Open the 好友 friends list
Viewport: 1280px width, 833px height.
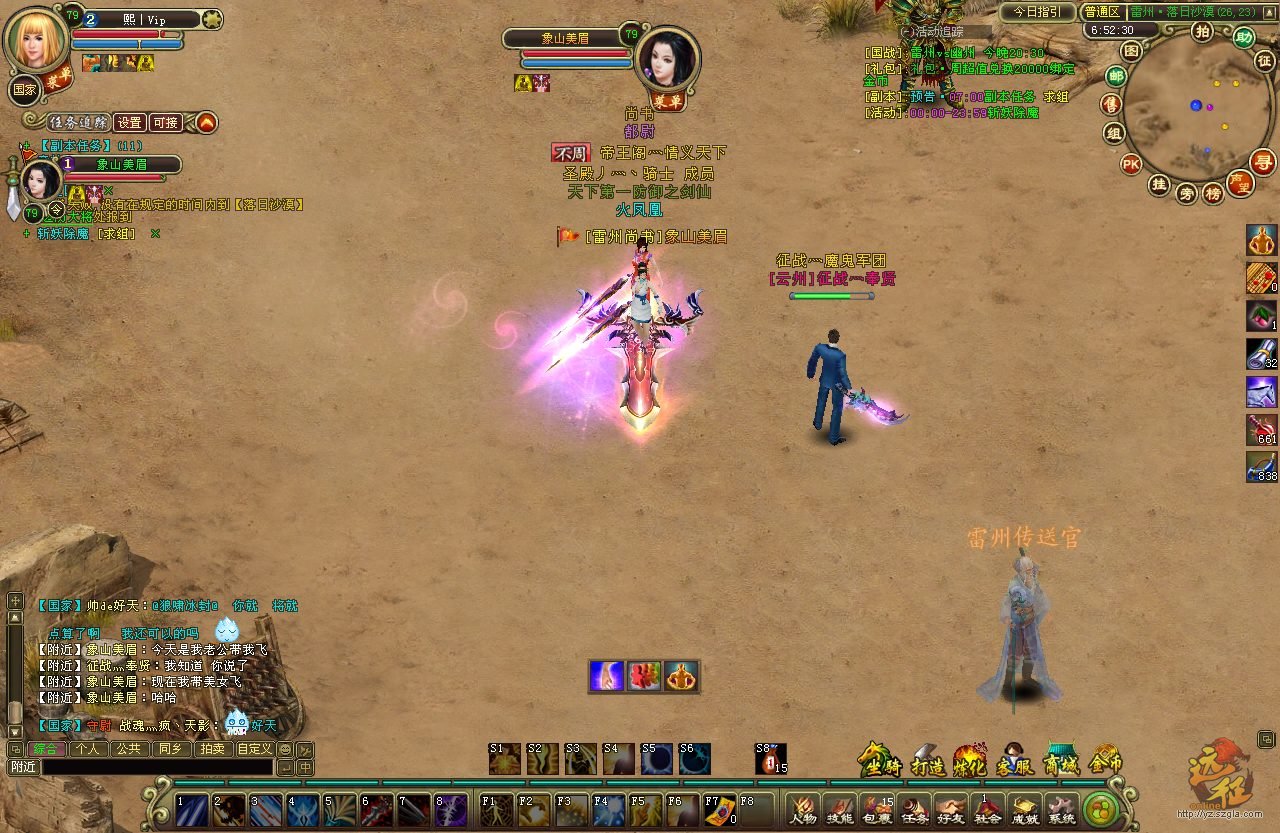pyautogui.click(x=951, y=808)
